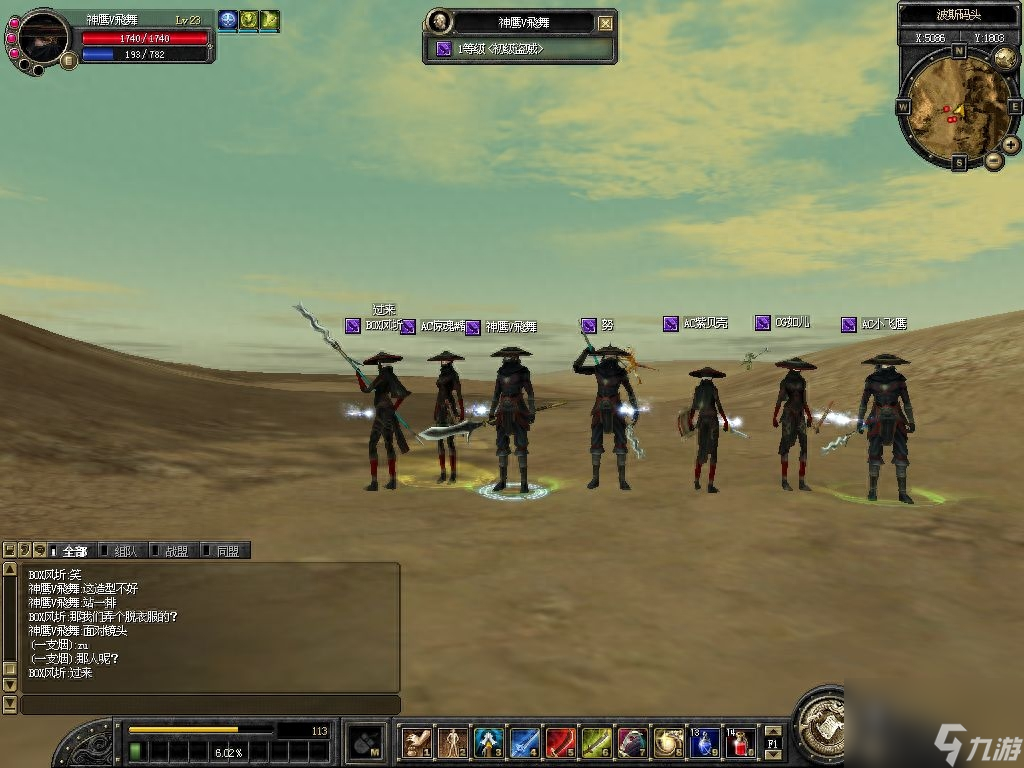Screen dimensions: 1024x768
Task: Open the 战盟 chat tab
Action: [173, 551]
